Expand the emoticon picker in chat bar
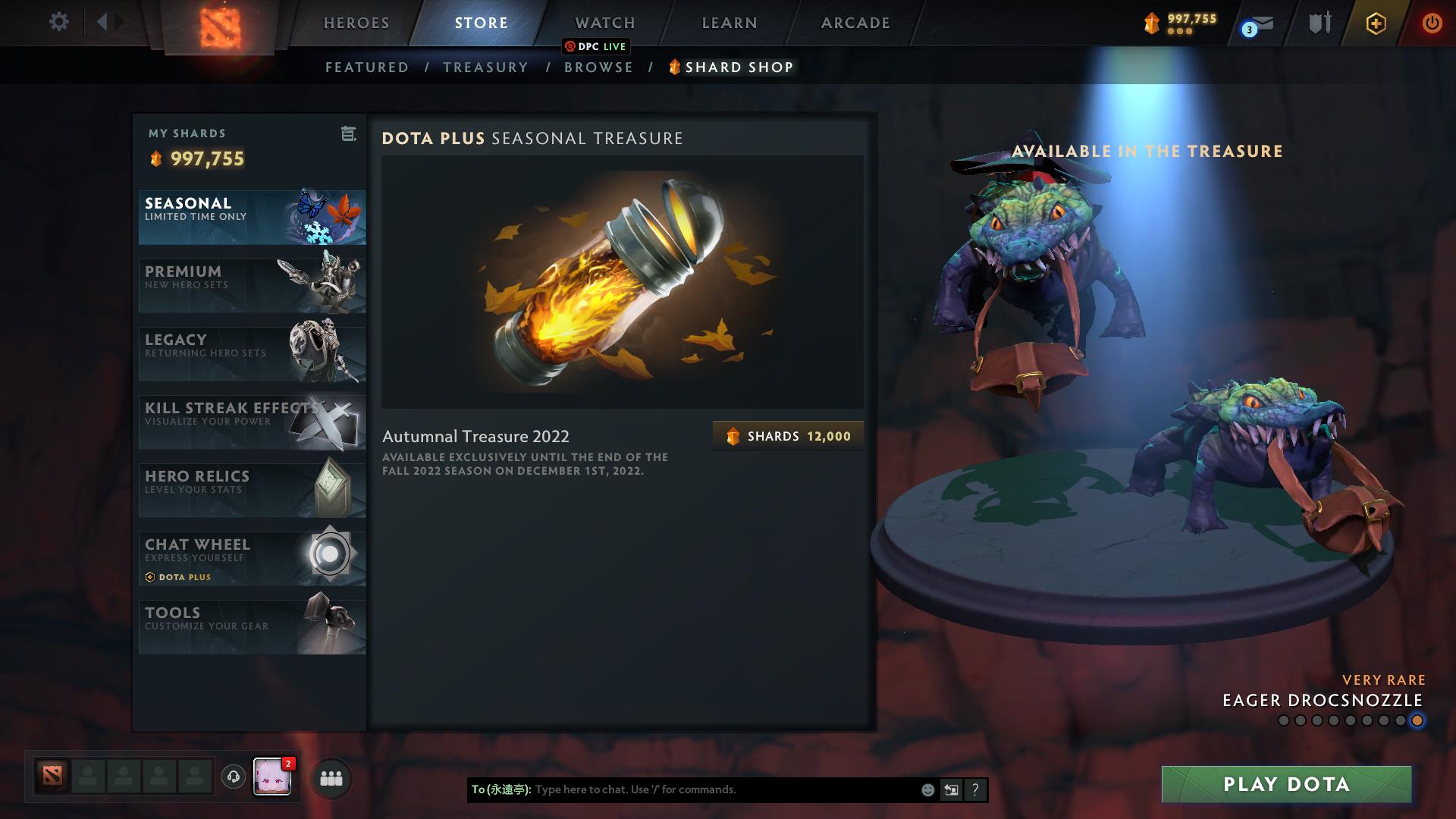 click(927, 789)
